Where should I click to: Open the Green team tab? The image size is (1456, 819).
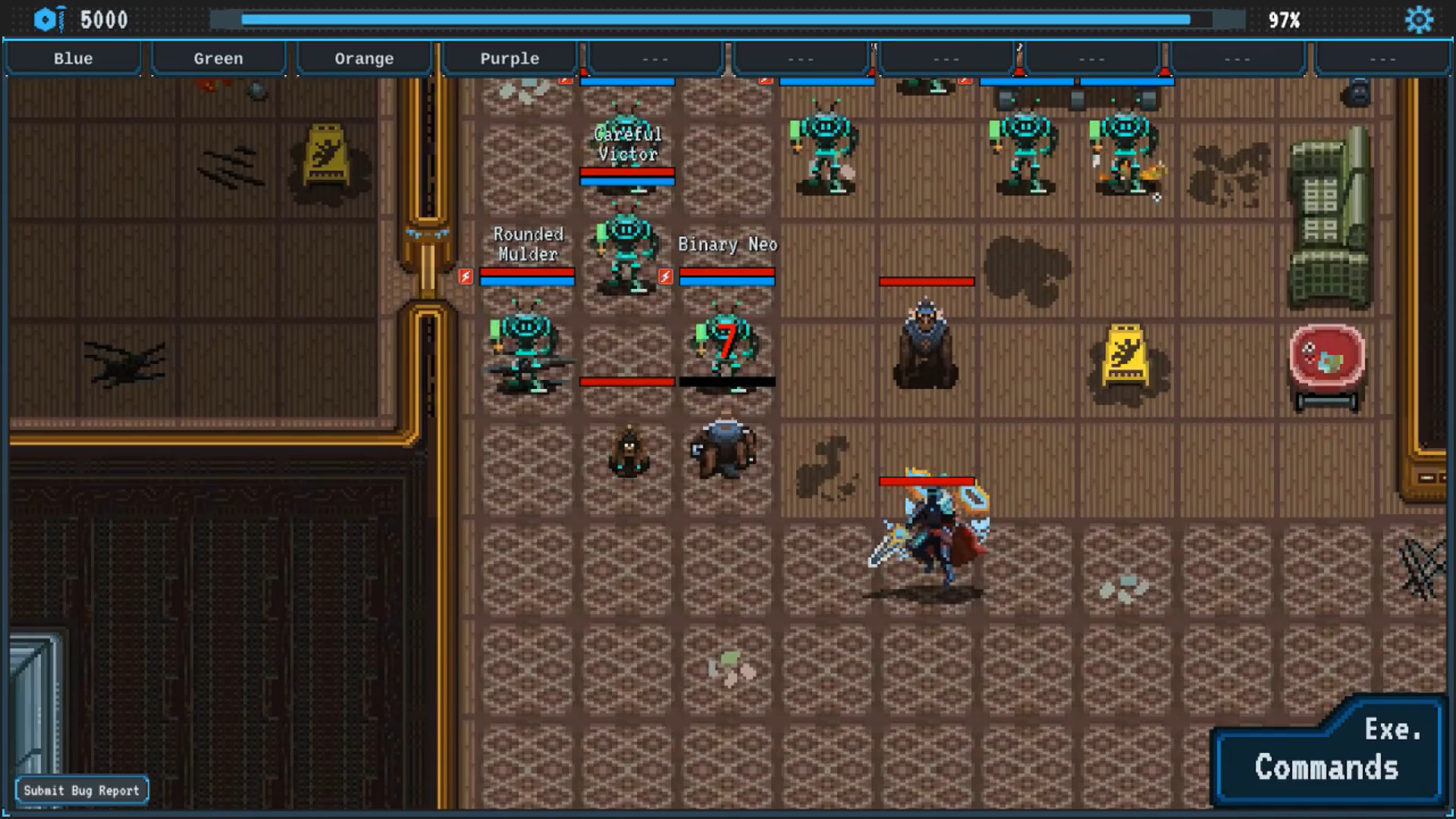[218, 58]
